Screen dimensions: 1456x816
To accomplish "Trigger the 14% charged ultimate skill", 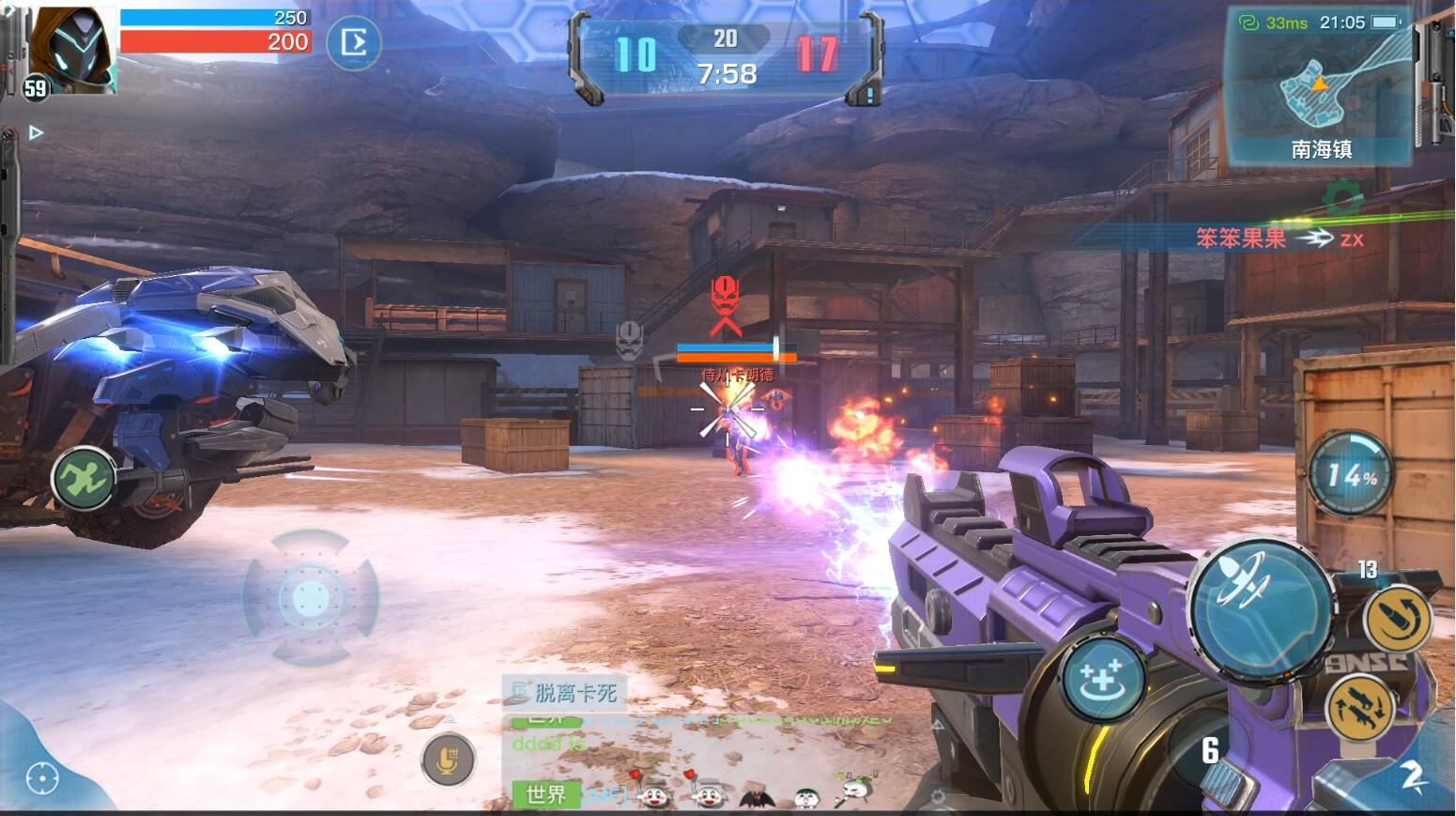I will tap(1351, 473).
